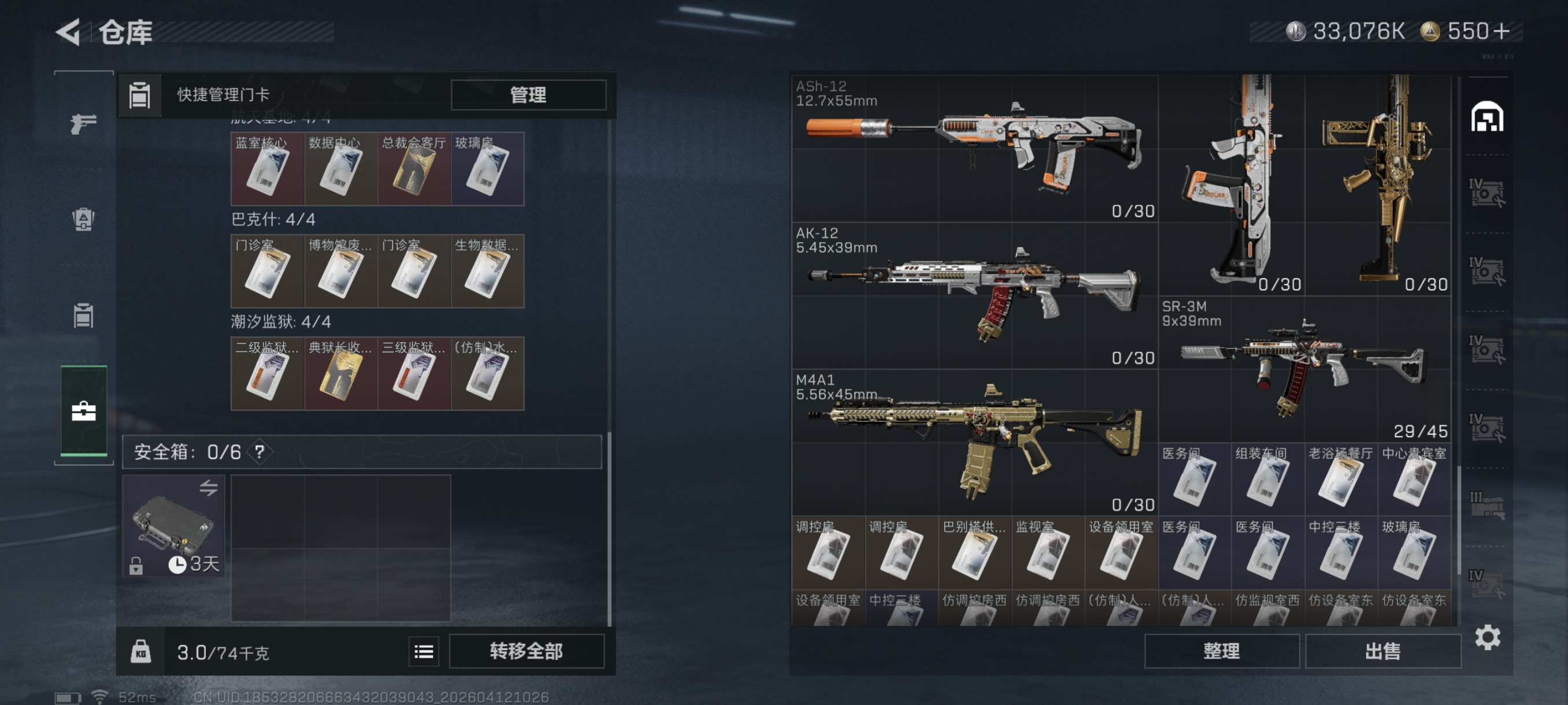Screen dimensions: 1568x705
Task: Select the safe box case item
Action: pos(173,525)
